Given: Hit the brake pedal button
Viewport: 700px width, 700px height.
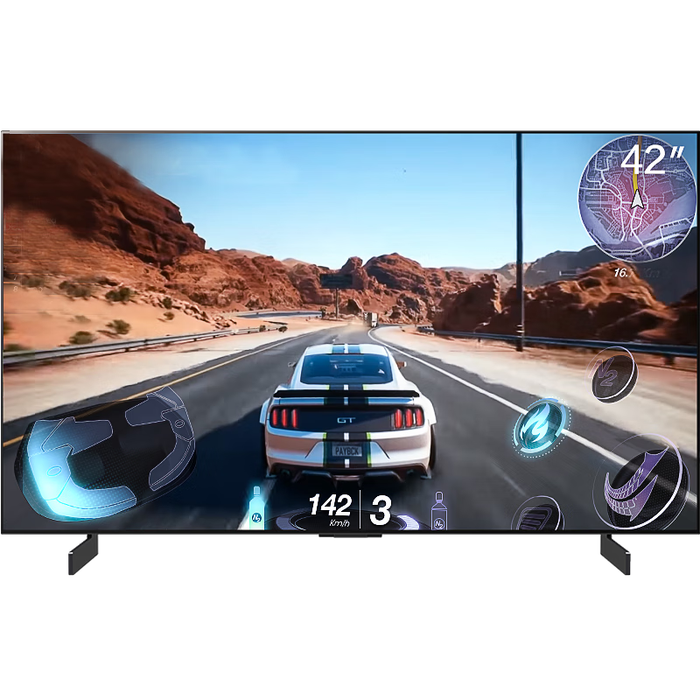Looking at the screenshot, I should tap(538, 515).
